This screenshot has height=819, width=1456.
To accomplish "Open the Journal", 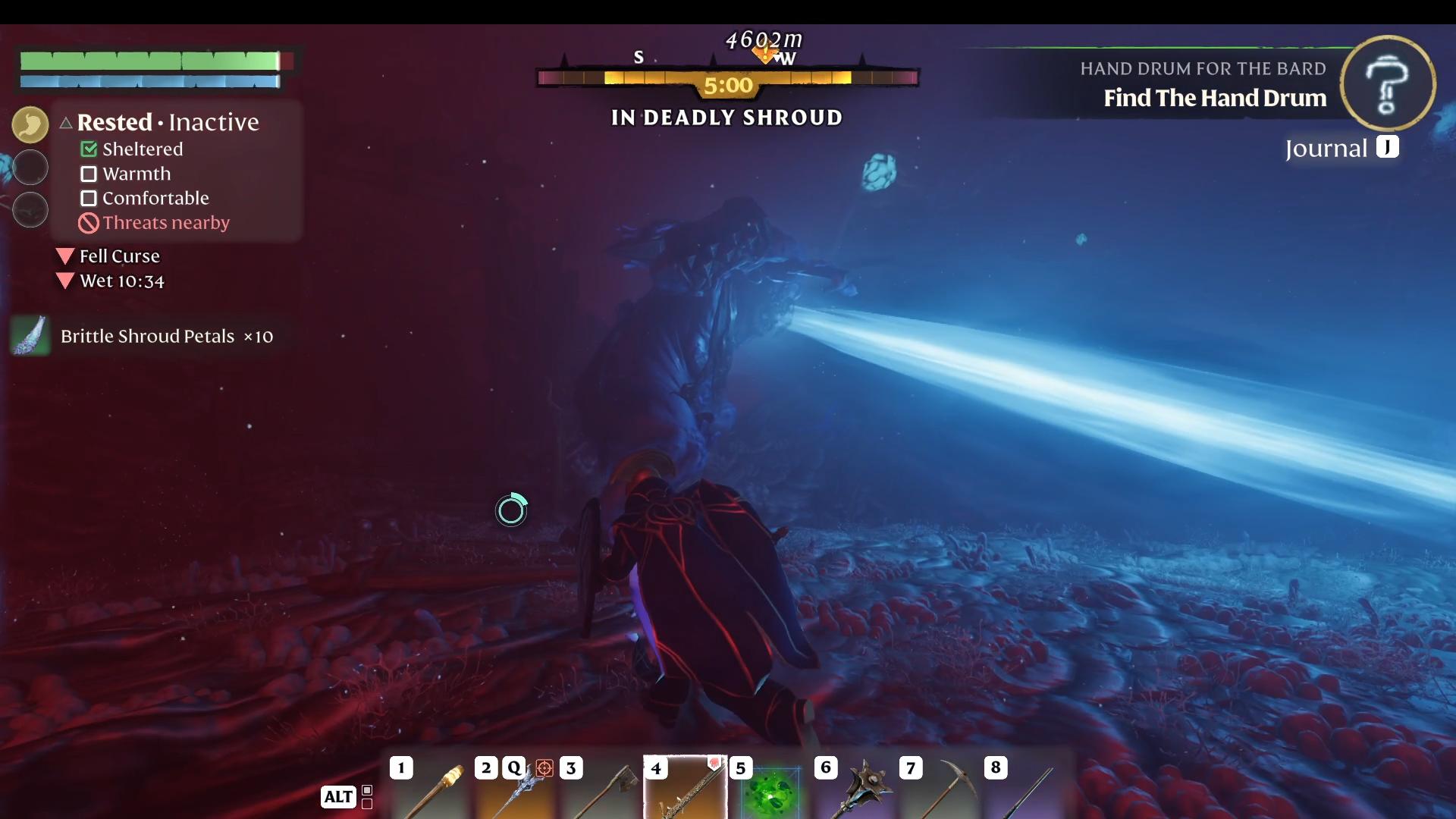I will [x=1341, y=148].
